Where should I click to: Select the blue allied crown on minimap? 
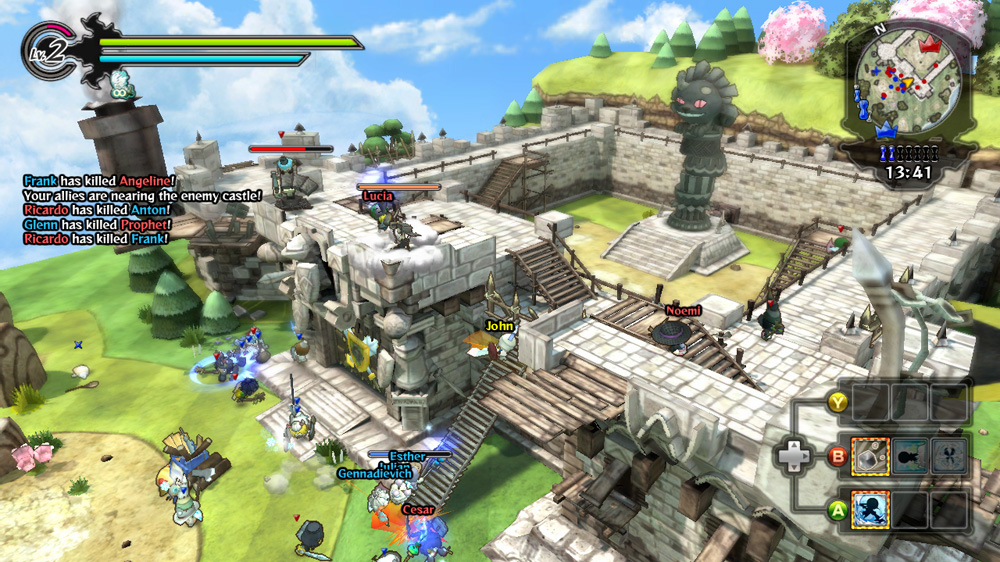tap(883, 130)
